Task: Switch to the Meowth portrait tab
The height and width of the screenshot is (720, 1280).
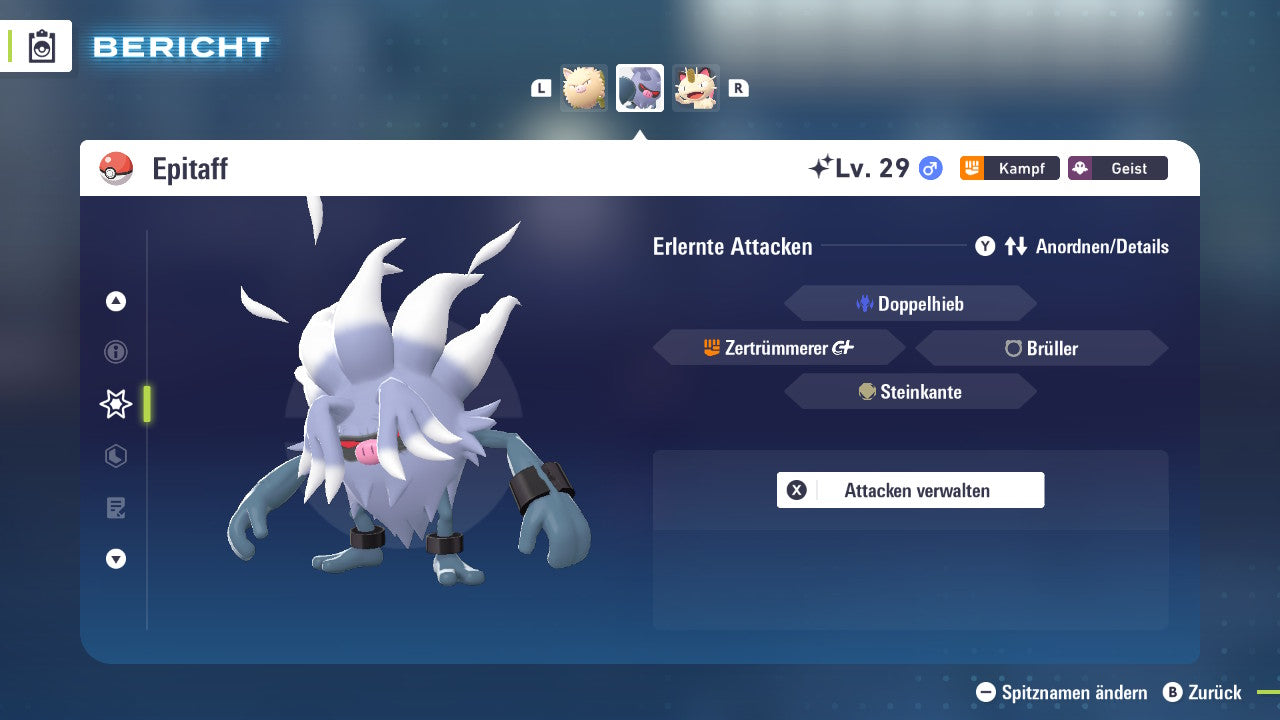Action: 695,88
